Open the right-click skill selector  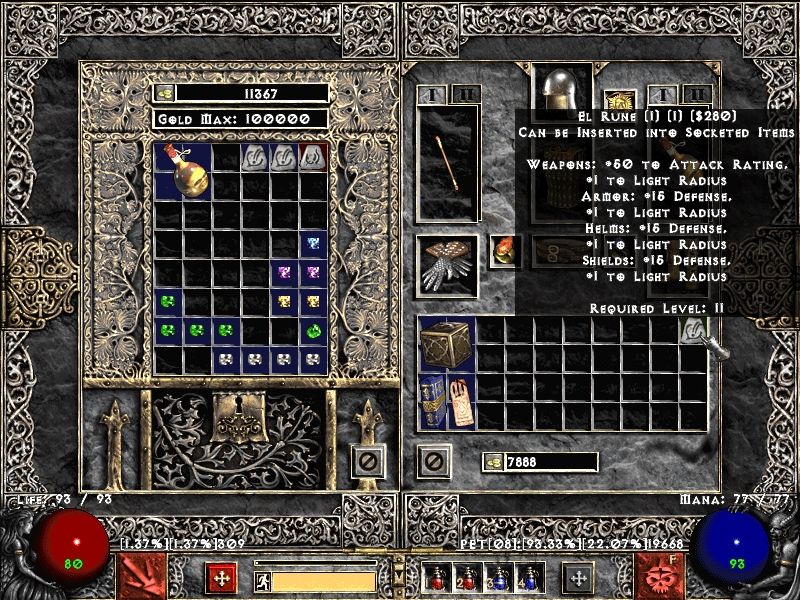662,577
